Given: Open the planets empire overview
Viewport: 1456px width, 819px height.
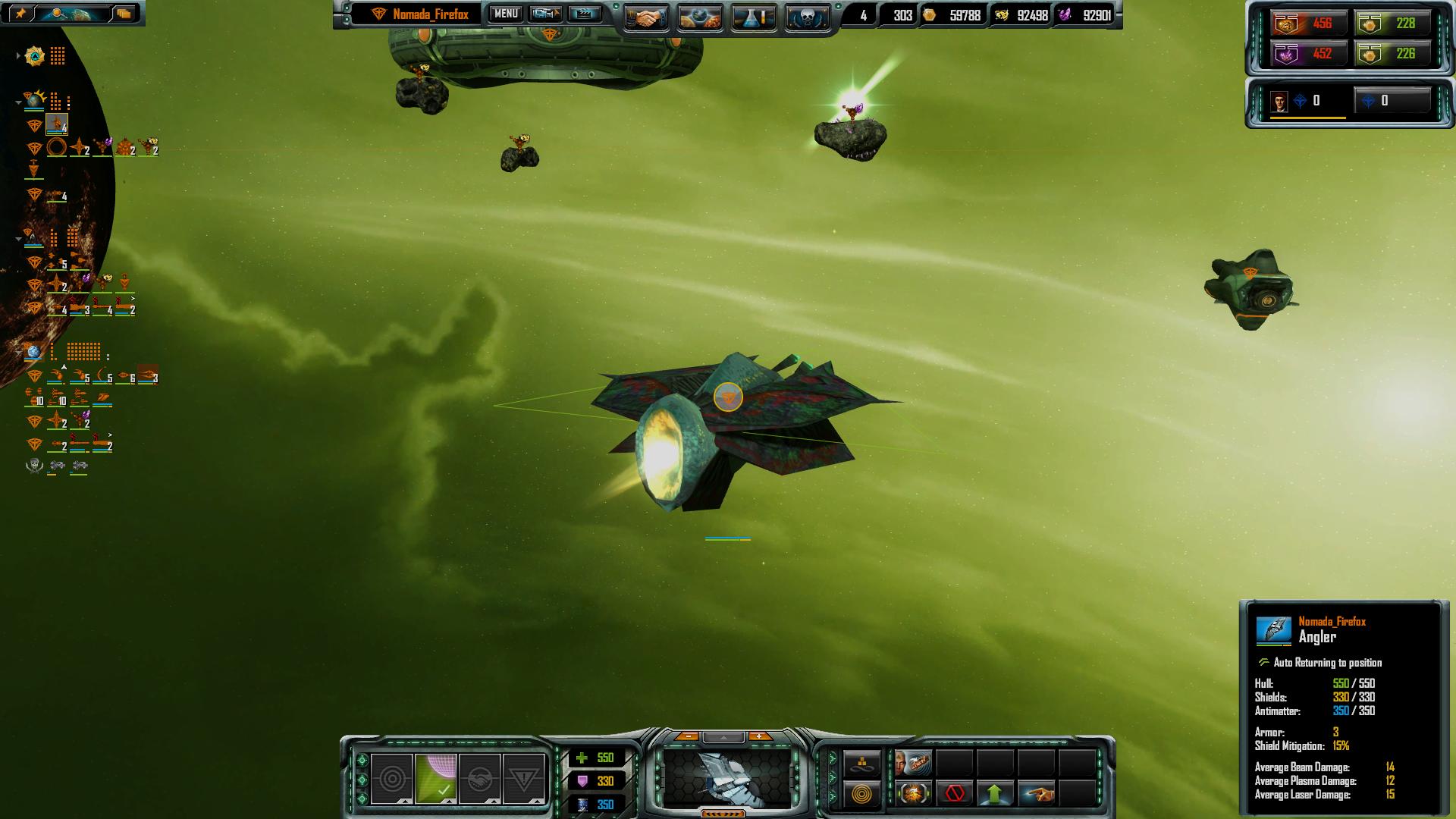Looking at the screenshot, I should point(699,17).
